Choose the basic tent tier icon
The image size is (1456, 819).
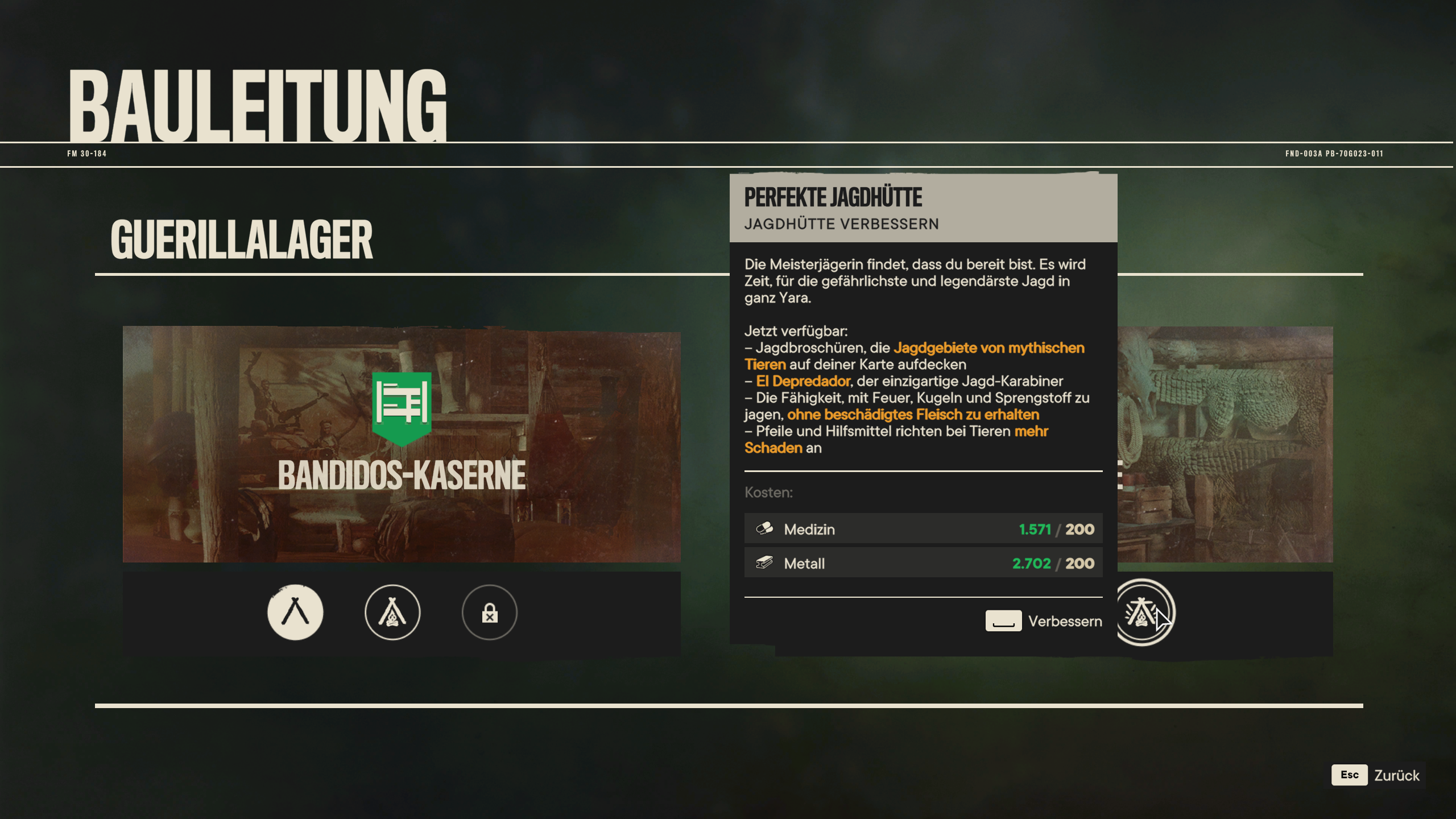point(295,613)
